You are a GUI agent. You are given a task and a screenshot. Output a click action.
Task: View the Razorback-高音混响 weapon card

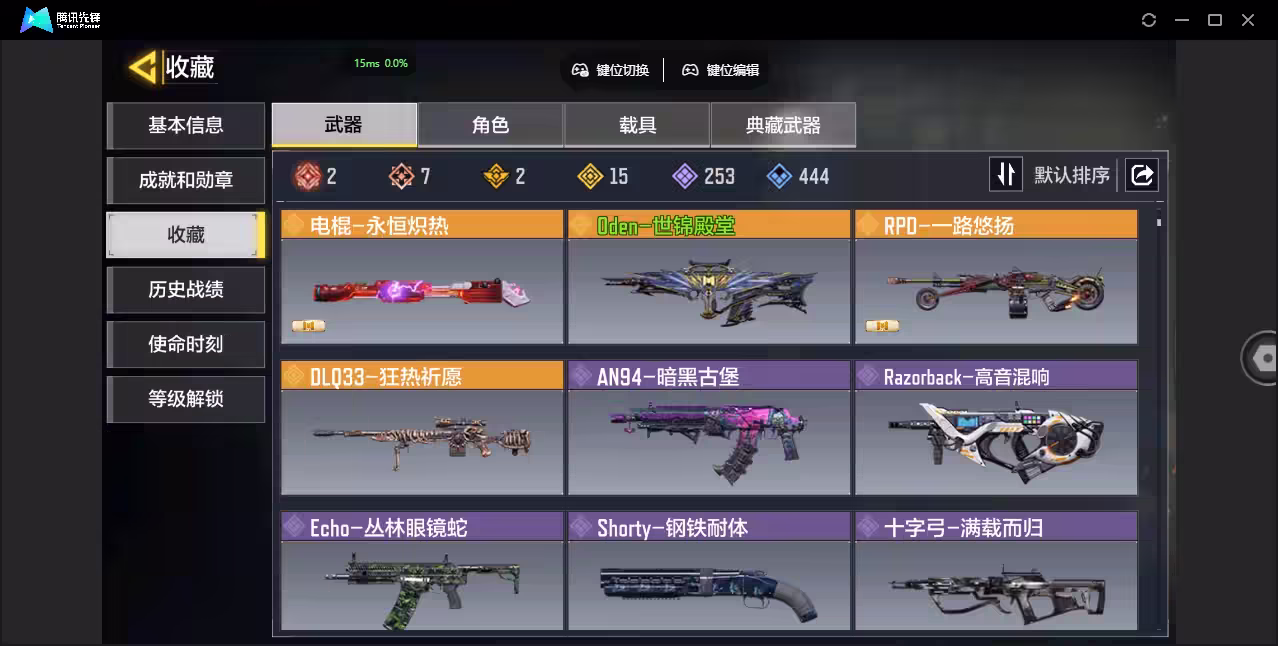(x=996, y=429)
